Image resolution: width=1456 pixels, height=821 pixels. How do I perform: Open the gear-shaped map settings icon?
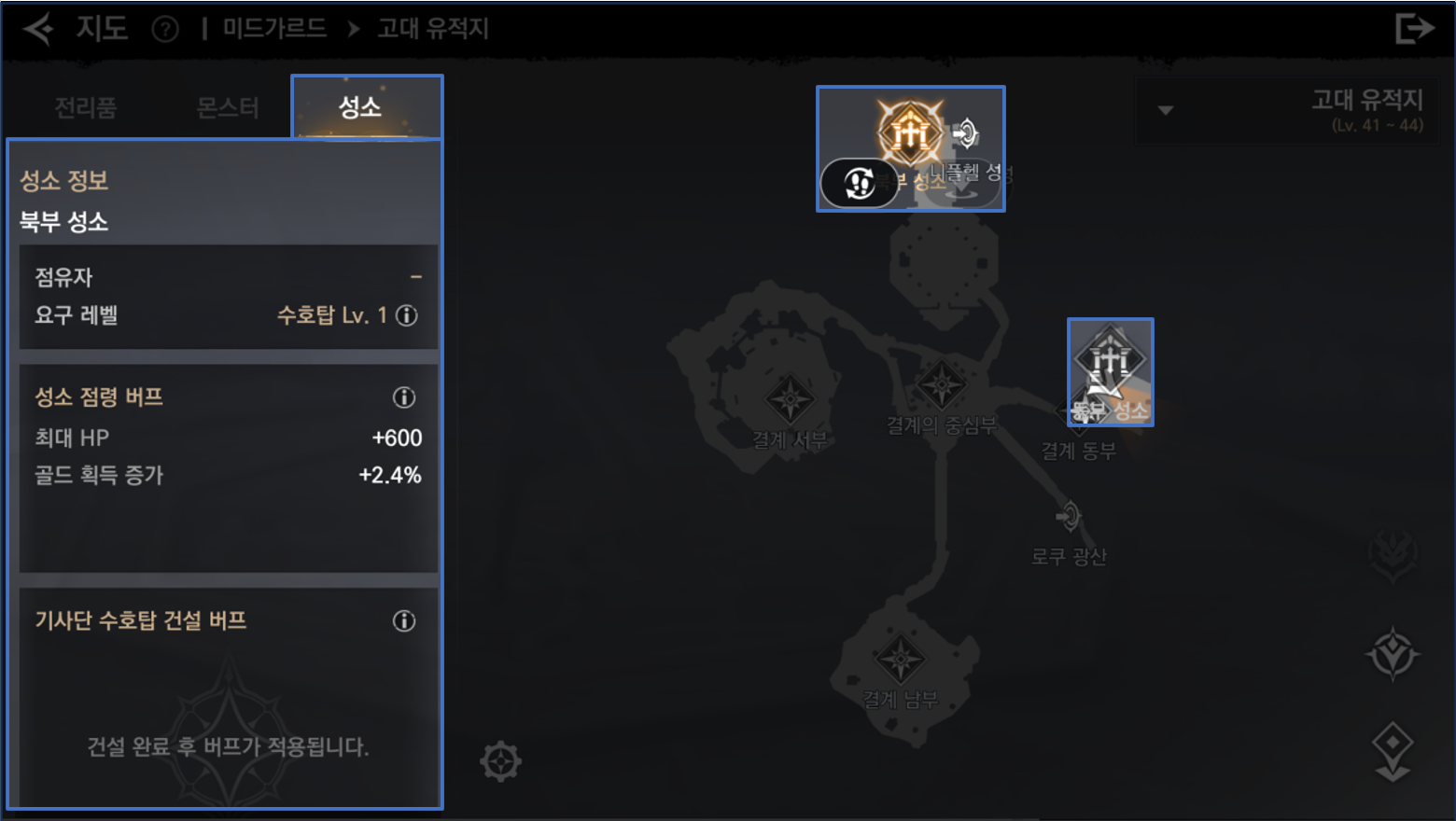(x=500, y=761)
